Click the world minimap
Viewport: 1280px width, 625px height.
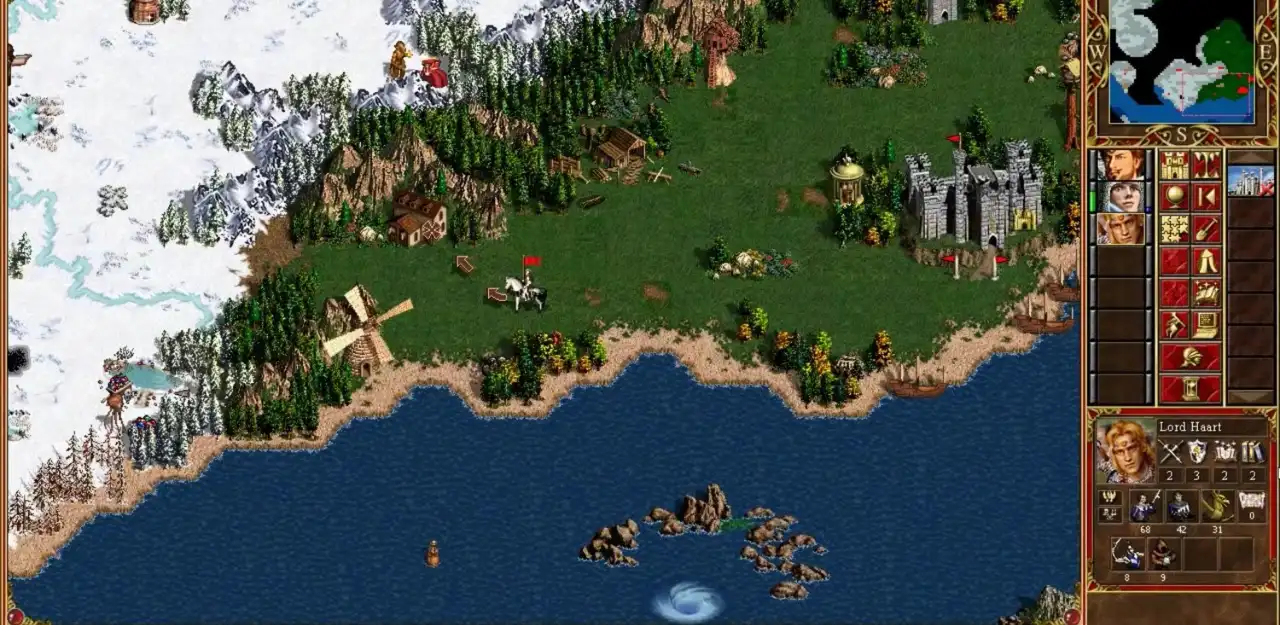pyautogui.click(x=1181, y=61)
